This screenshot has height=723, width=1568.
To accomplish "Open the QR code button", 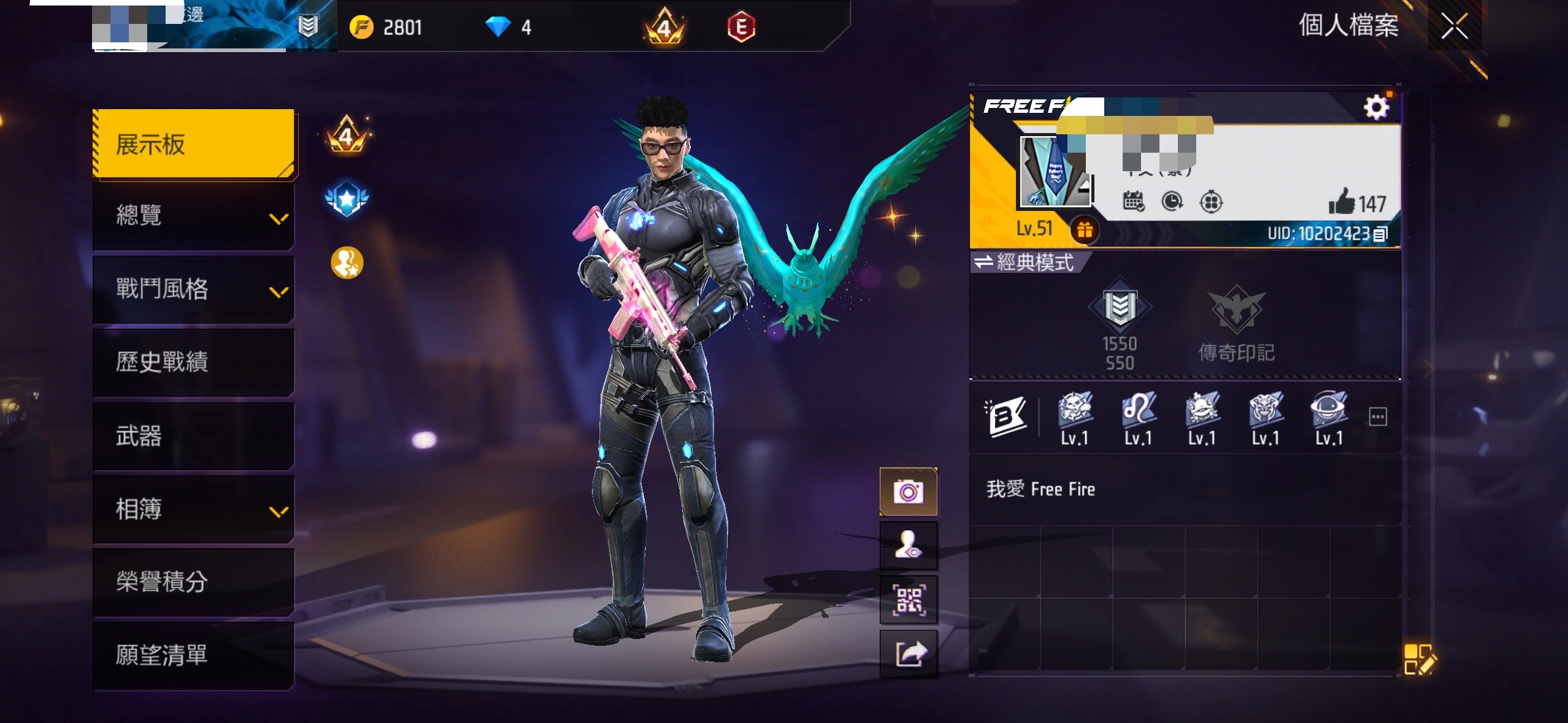I will click(x=909, y=600).
